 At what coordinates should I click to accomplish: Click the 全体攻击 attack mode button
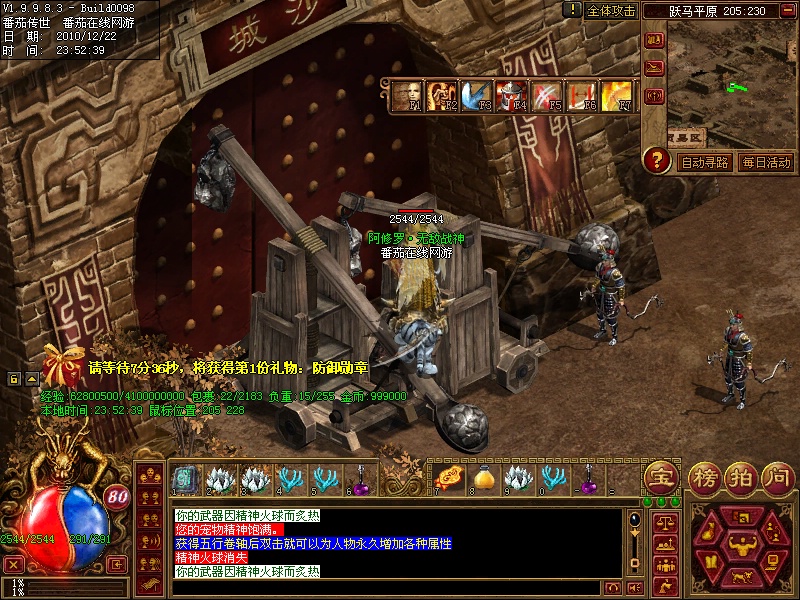[611, 10]
